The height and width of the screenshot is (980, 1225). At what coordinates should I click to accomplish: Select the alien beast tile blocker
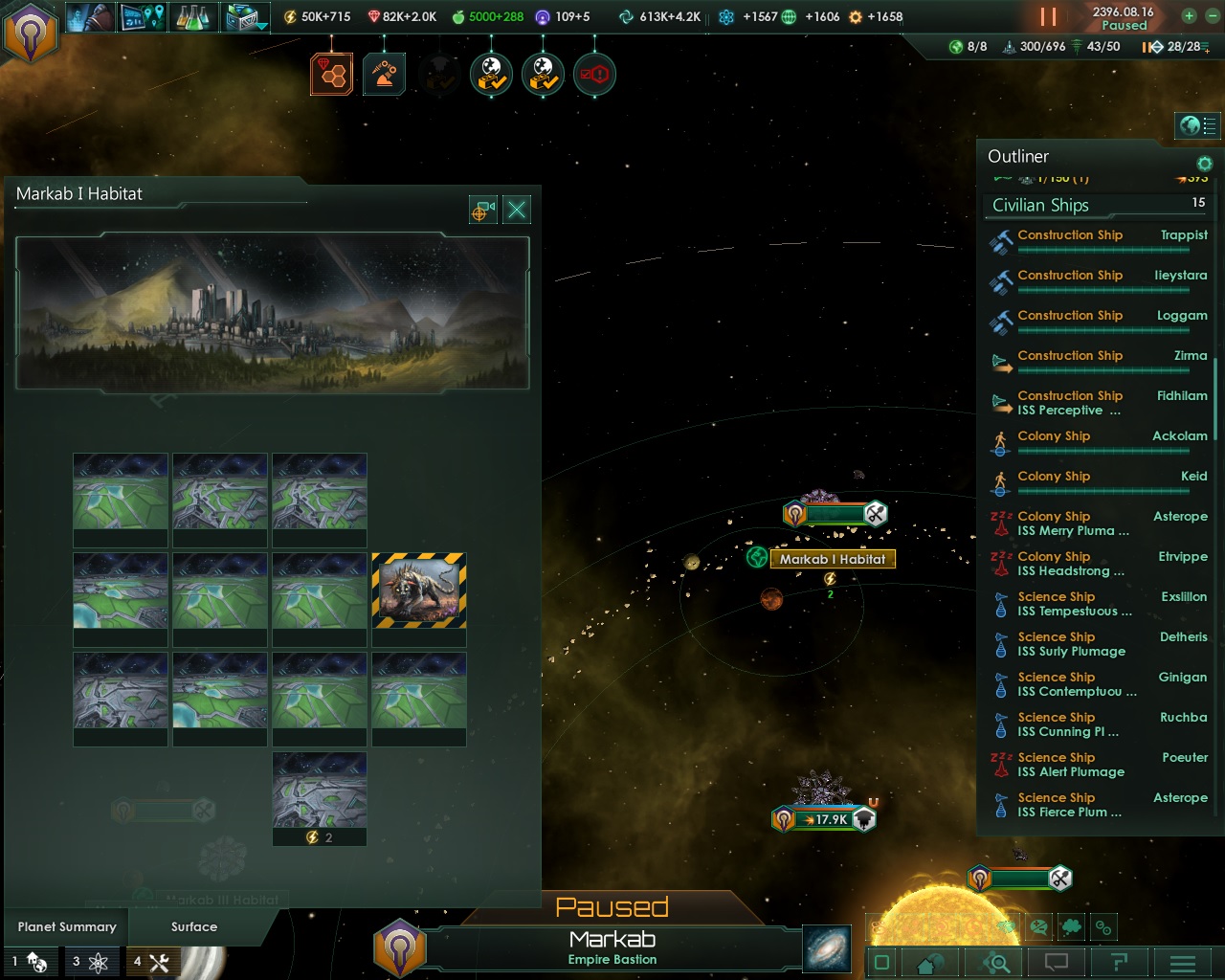tap(419, 590)
